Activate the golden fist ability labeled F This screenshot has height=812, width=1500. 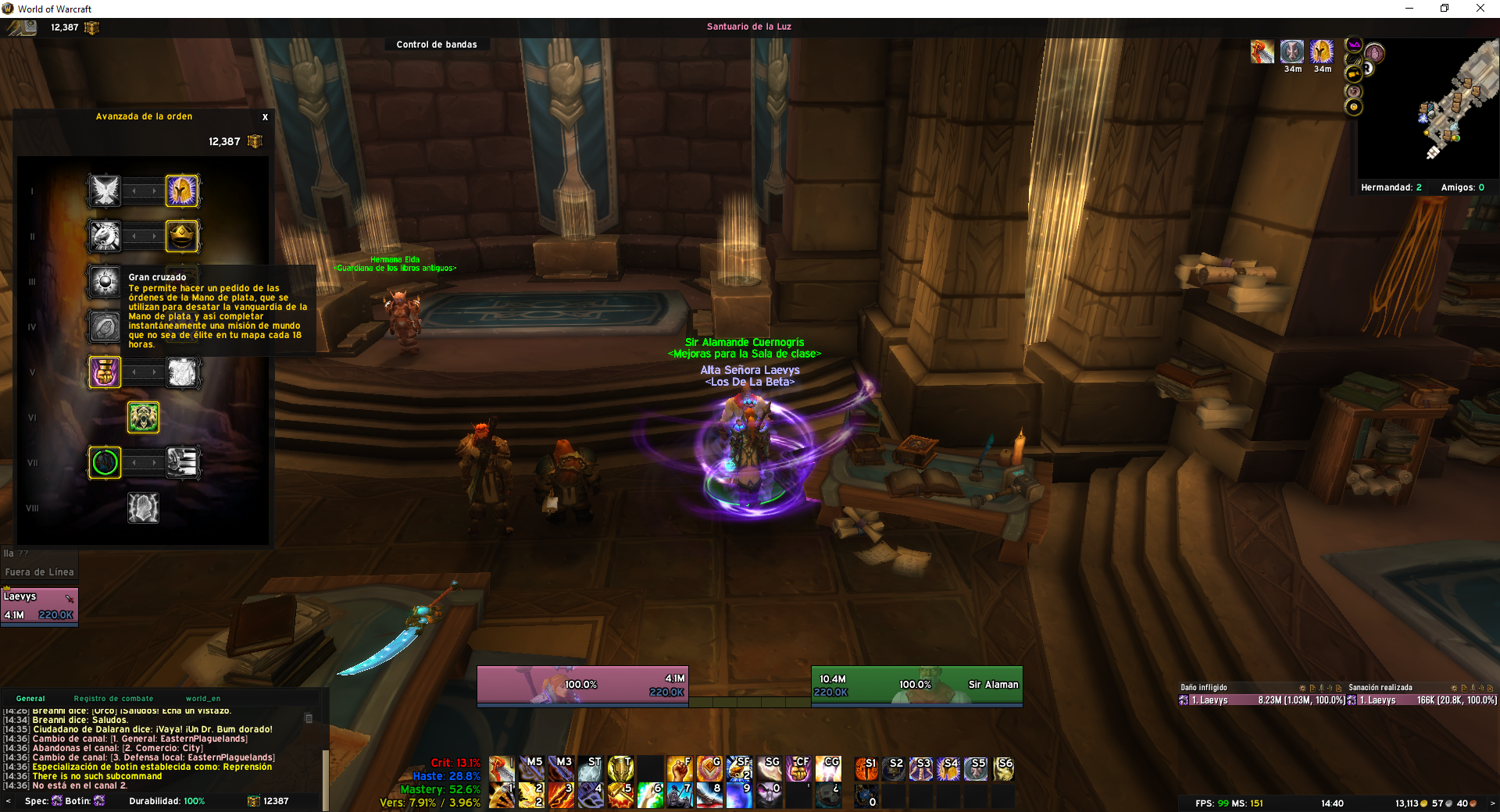pos(679,768)
